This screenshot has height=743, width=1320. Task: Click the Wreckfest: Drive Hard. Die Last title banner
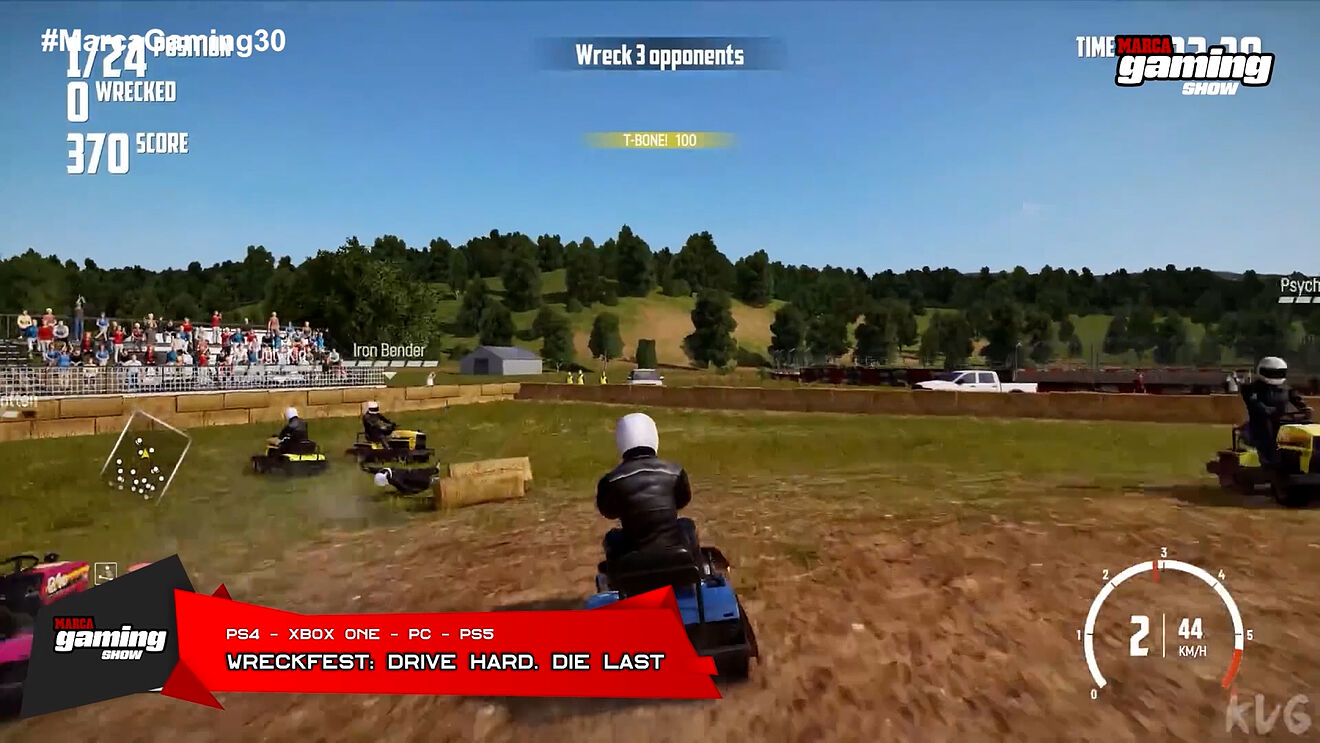point(445,661)
